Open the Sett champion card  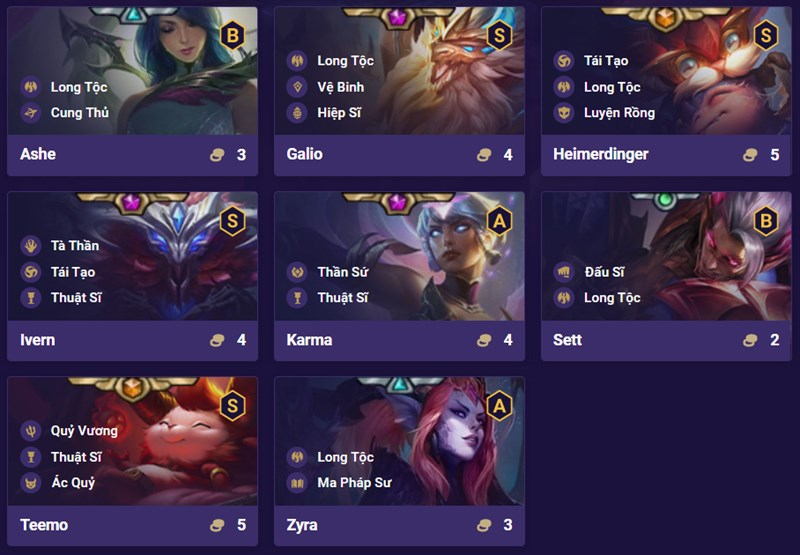667,275
